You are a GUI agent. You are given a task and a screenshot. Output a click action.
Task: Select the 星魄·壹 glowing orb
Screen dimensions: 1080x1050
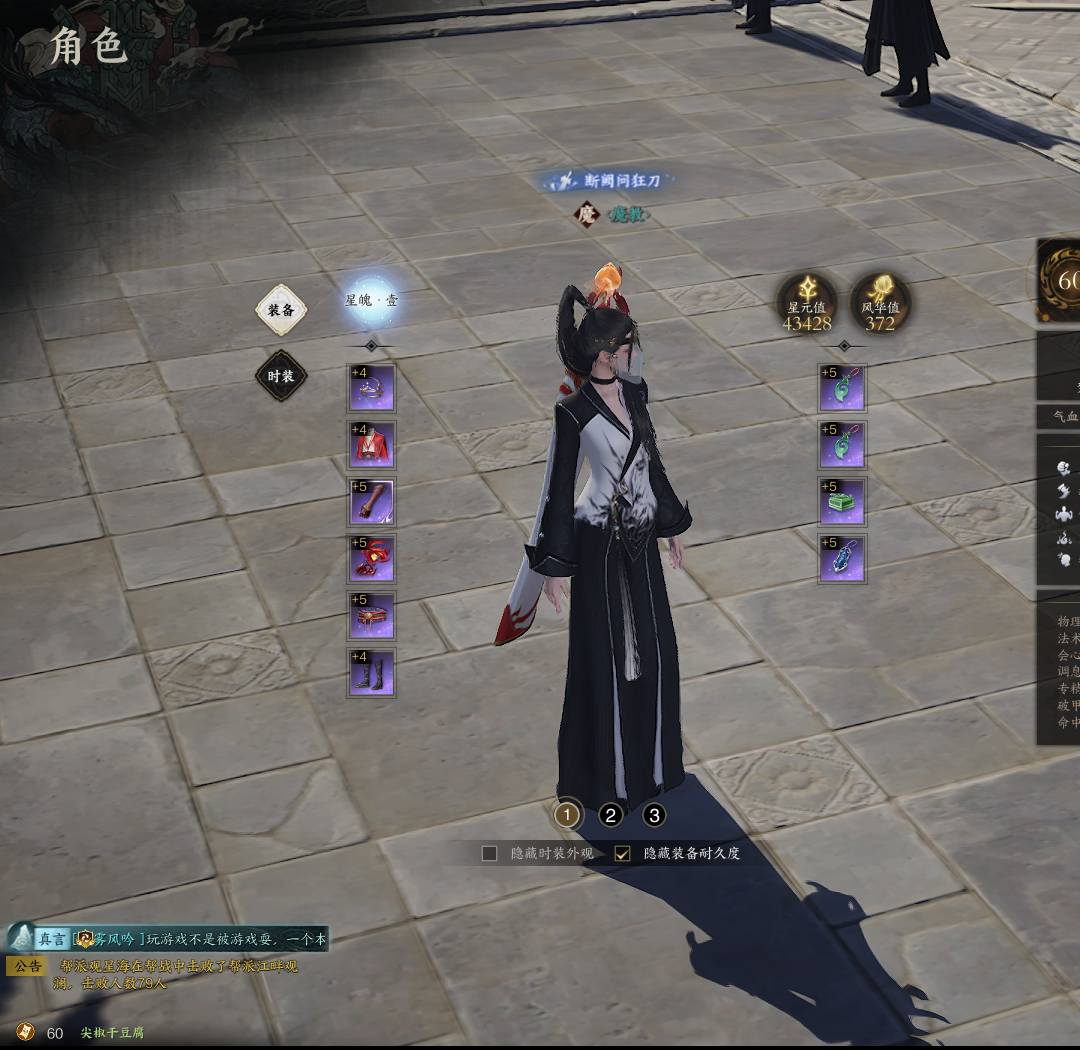point(371,300)
